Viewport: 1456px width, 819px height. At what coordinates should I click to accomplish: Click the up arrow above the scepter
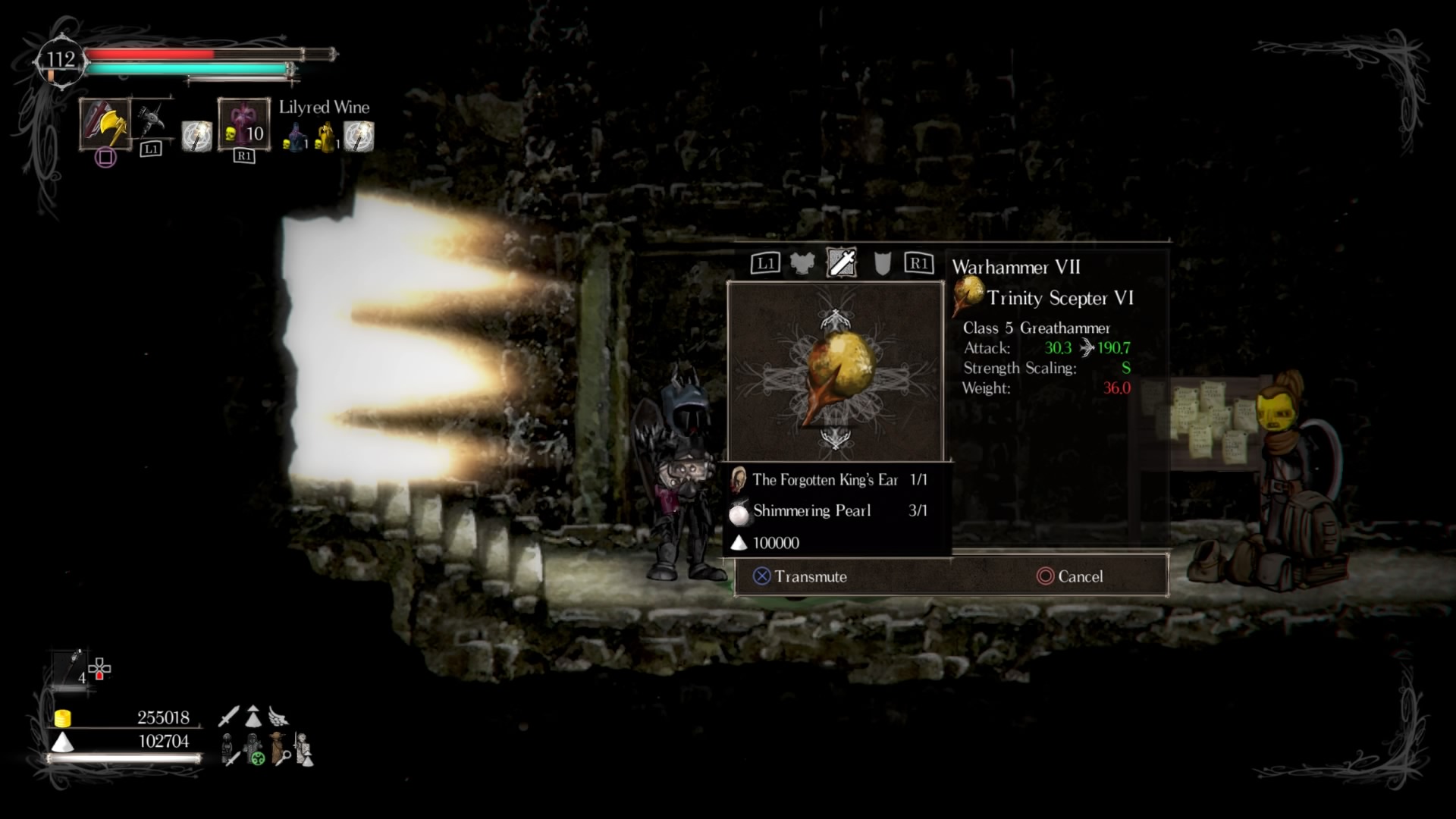(835, 318)
